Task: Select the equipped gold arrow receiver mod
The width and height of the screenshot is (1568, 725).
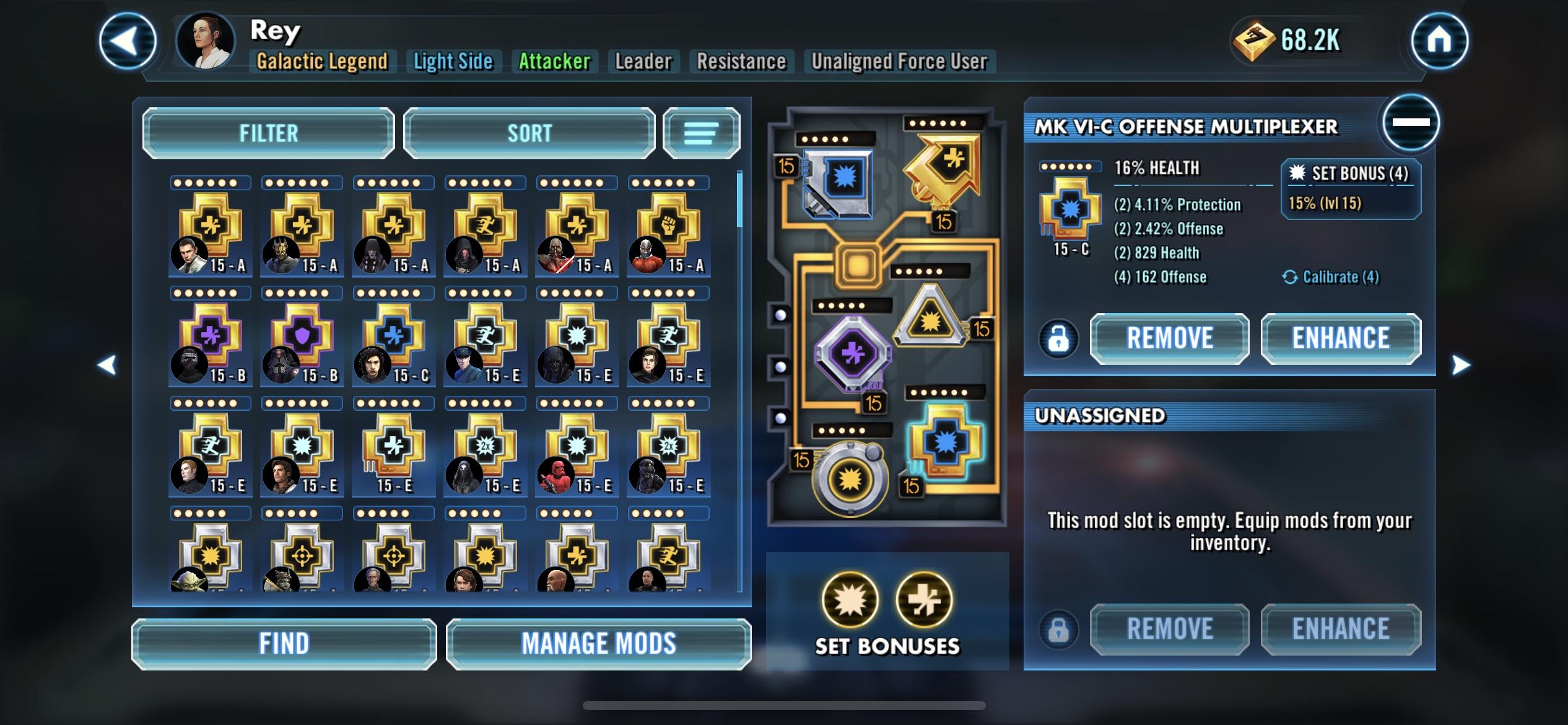Action: click(x=943, y=167)
